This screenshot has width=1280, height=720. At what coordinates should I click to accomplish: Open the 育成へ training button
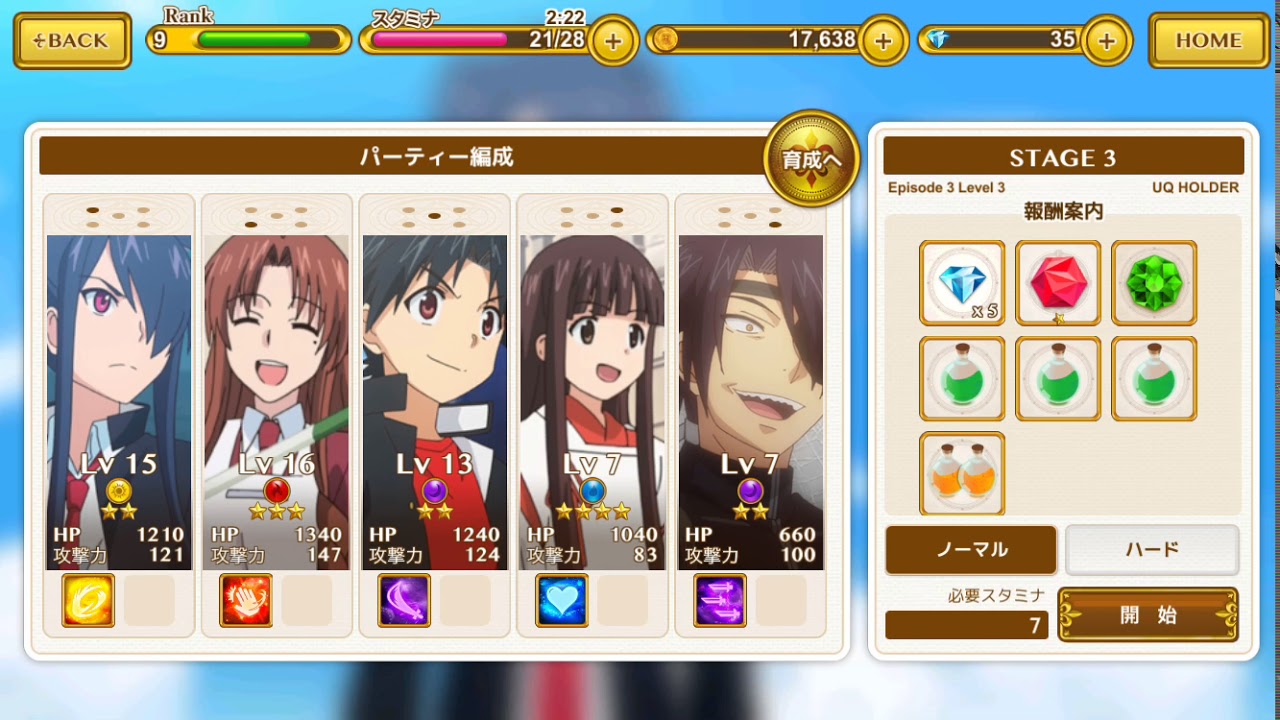click(x=811, y=158)
